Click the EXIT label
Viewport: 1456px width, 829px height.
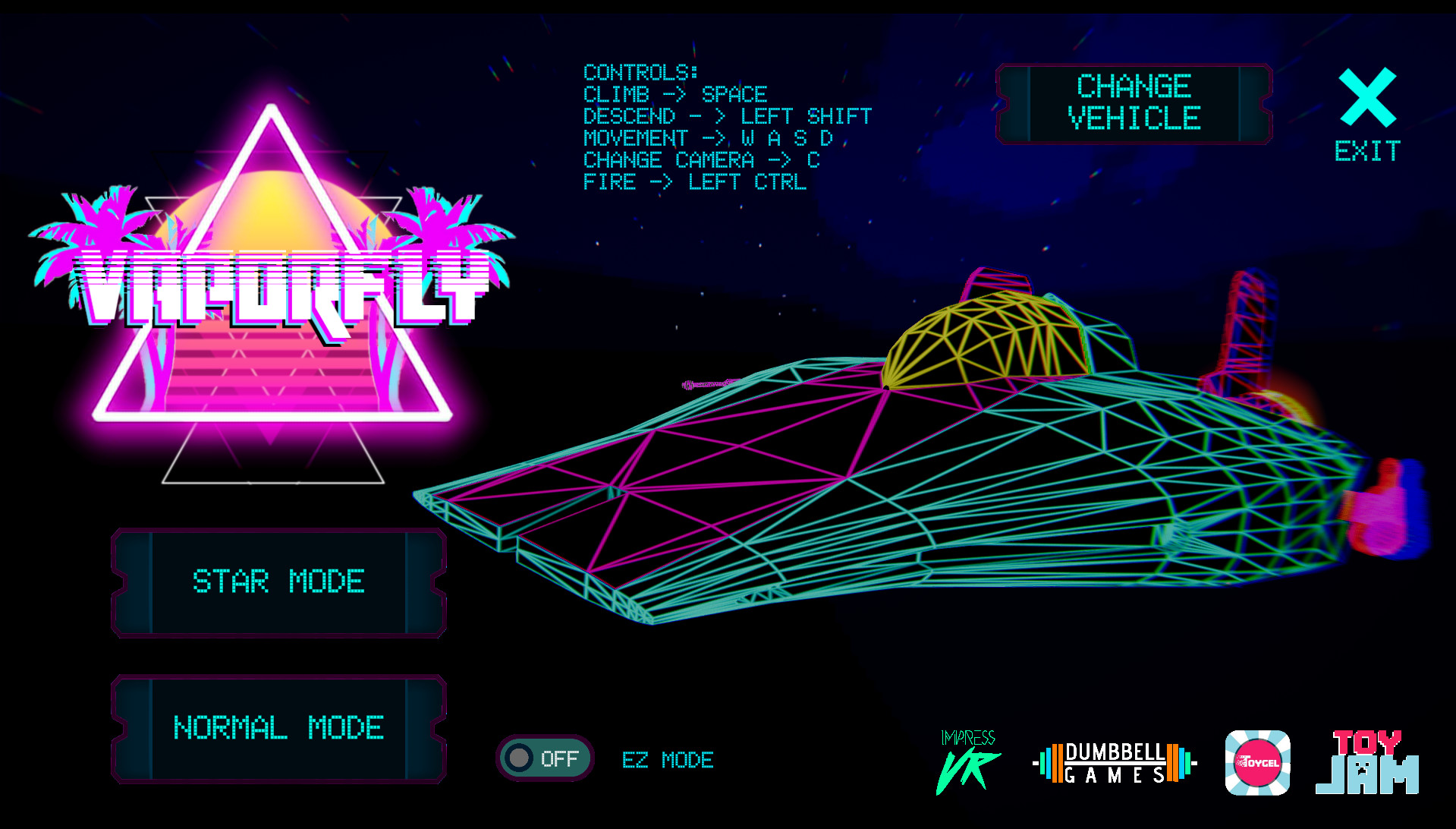1366,150
